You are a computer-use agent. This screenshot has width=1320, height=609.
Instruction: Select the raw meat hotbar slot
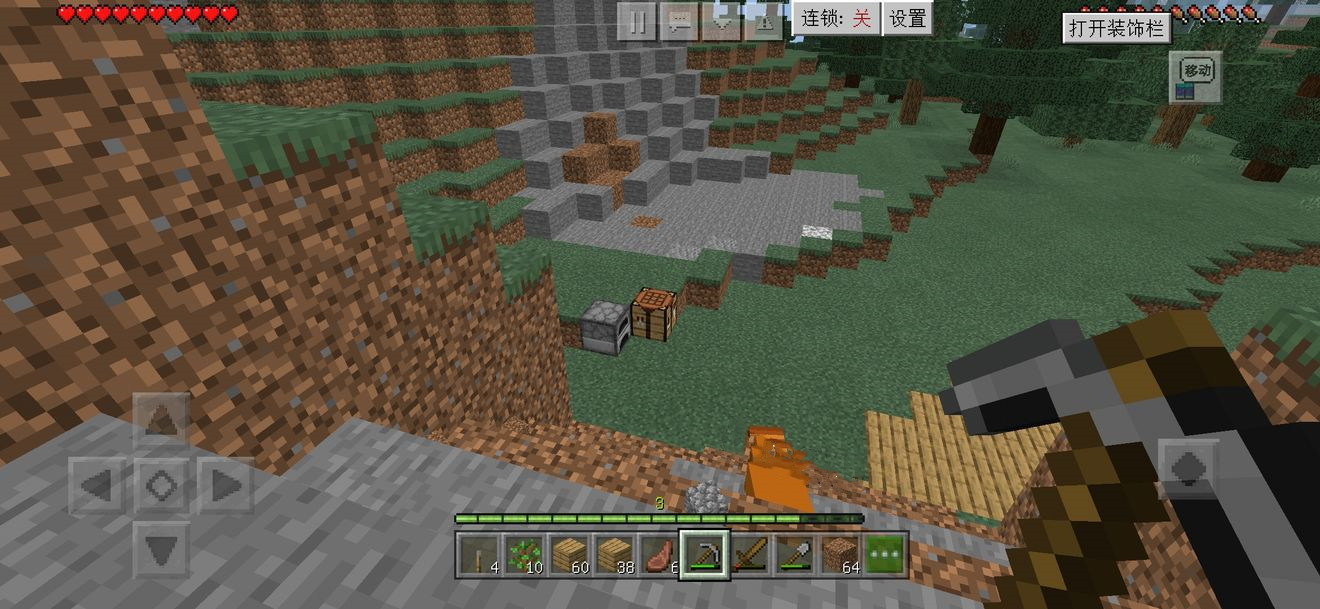click(x=660, y=554)
